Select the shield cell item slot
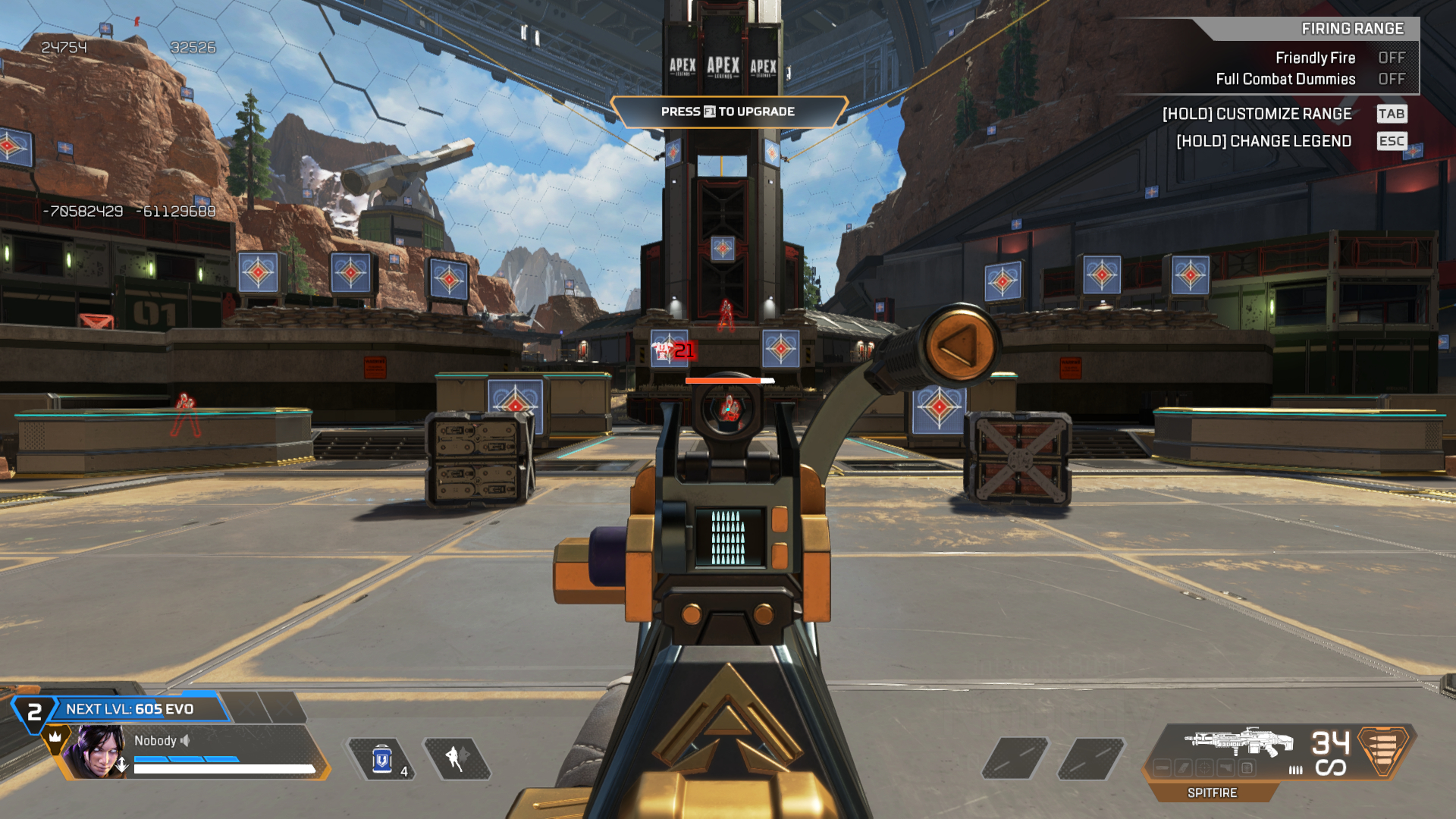1456x819 pixels. (382, 759)
